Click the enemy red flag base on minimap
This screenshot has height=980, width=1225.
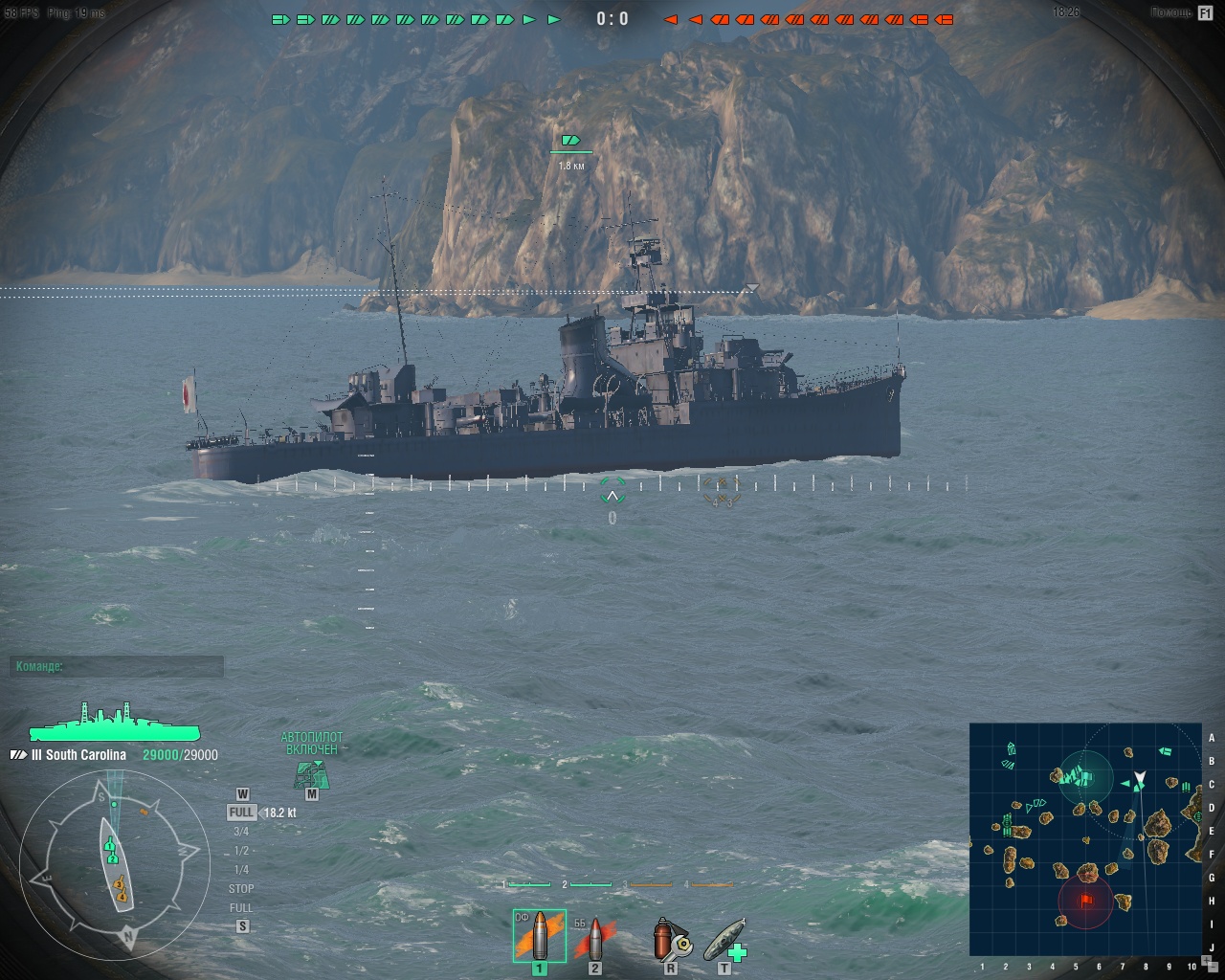pyautogui.click(x=1086, y=901)
